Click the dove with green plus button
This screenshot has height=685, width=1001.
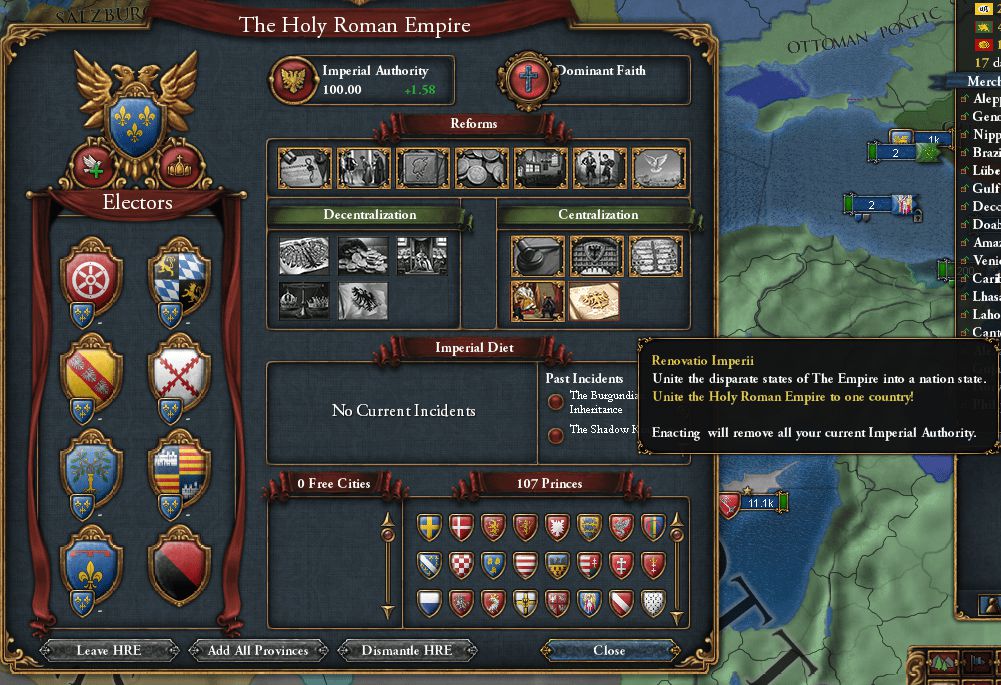(92, 165)
